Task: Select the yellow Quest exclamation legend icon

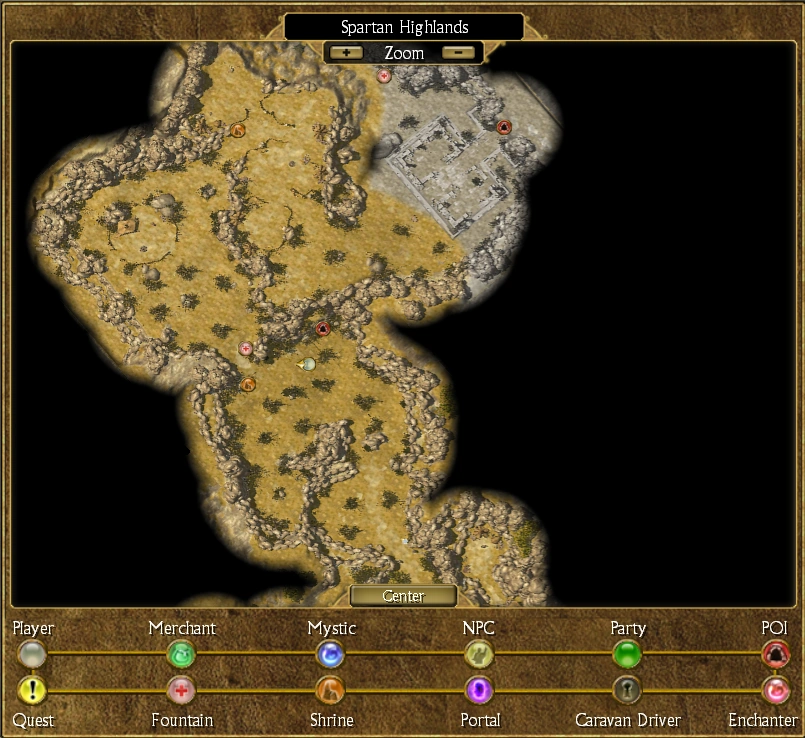Action: (33, 690)
